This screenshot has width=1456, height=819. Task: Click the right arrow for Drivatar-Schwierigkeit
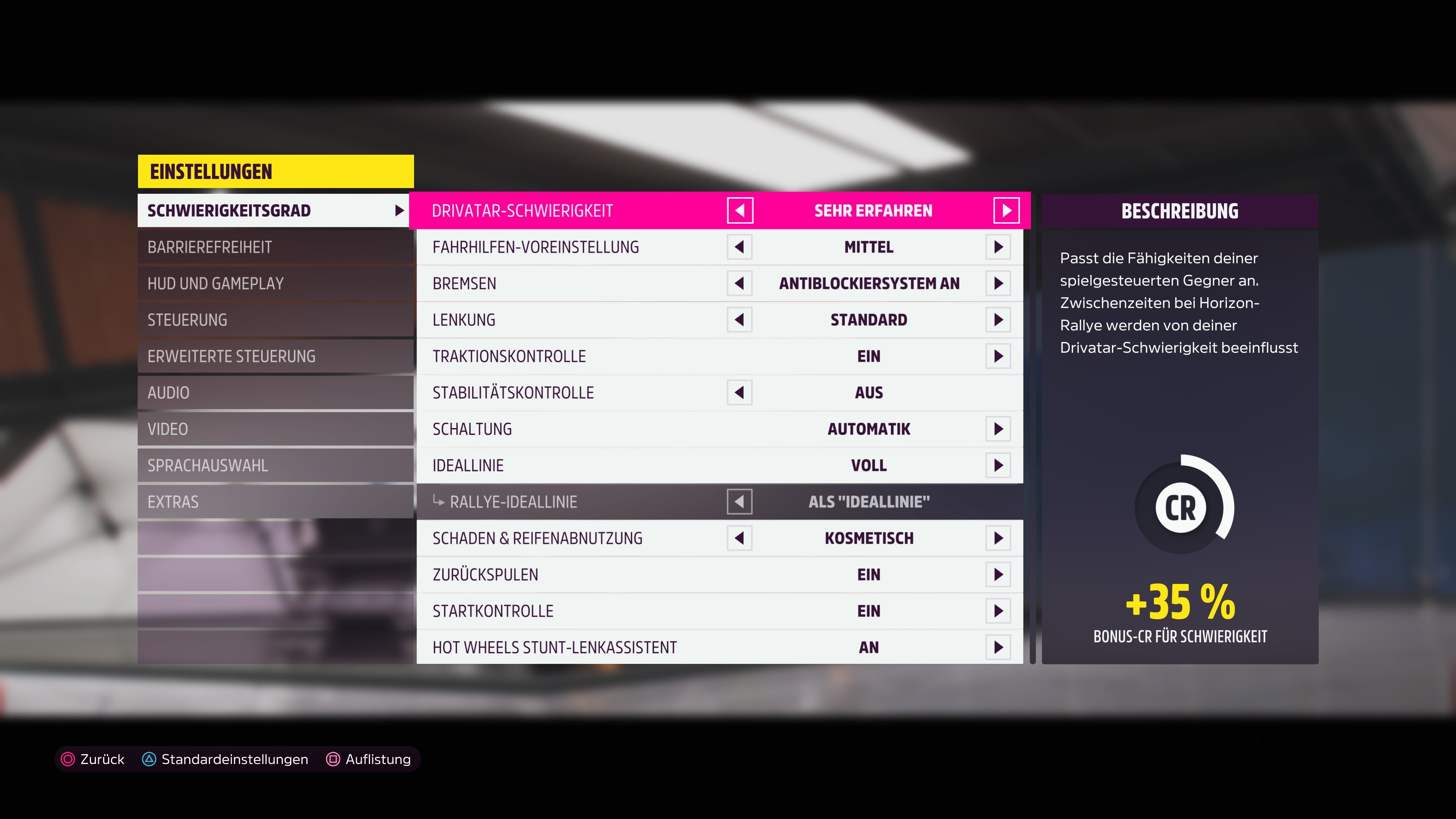coord(1007,210)
